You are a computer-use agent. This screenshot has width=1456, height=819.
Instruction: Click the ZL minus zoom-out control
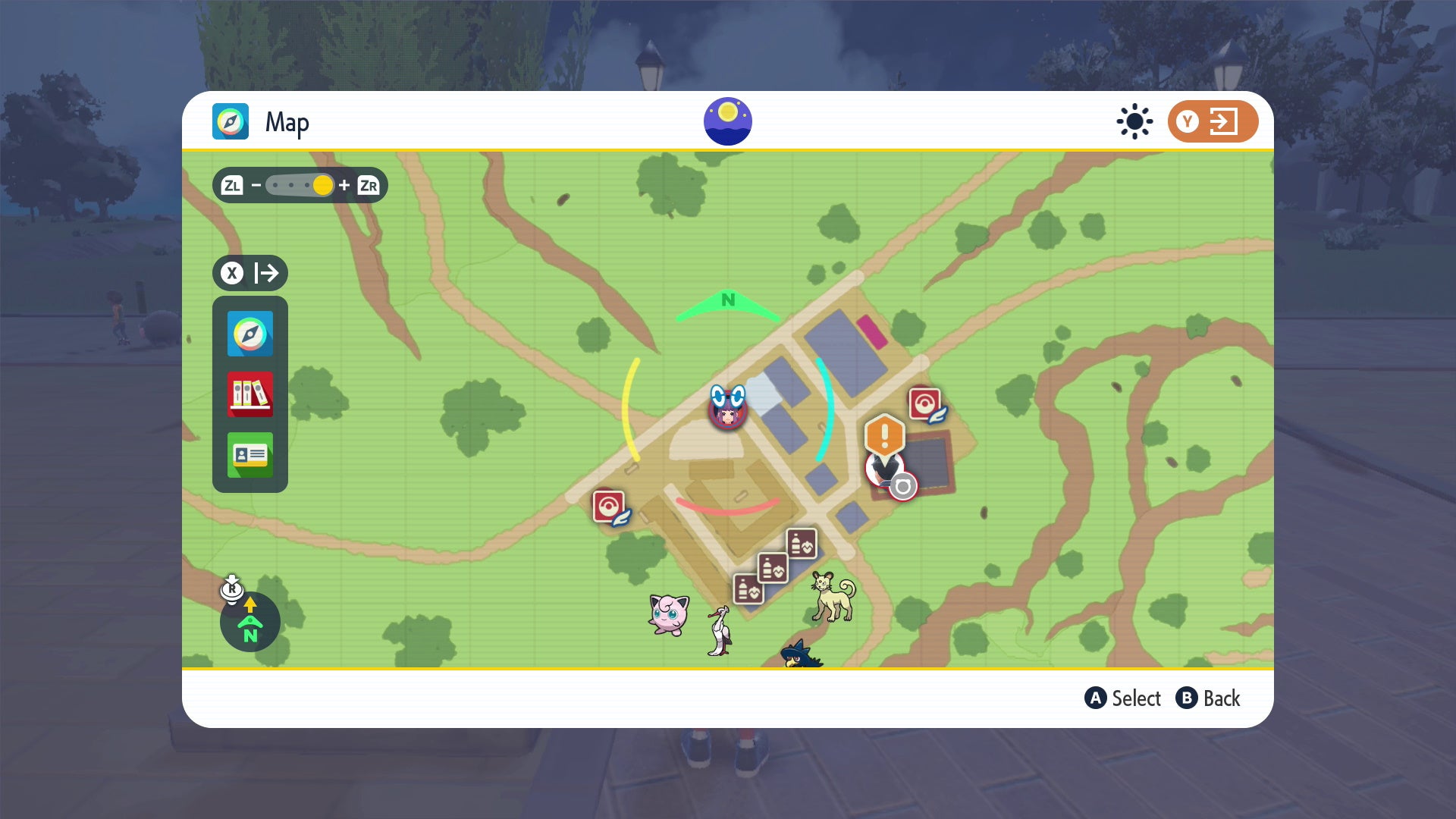click(x=235, y=185)
